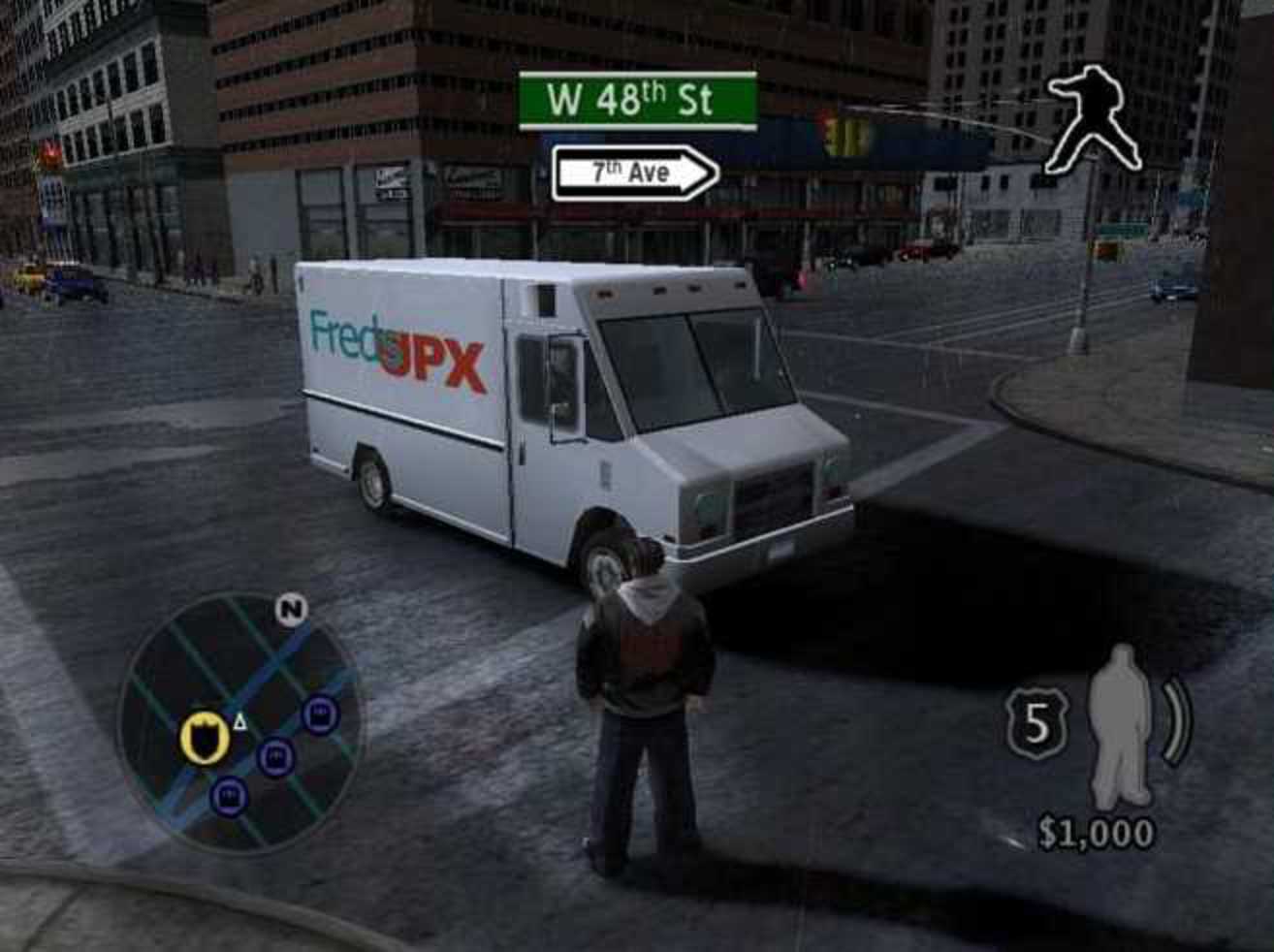1274x952 pixels.
Task: Click the 7th Ave direction arrow
Action: pyautogui.click(x=635, y=174)
